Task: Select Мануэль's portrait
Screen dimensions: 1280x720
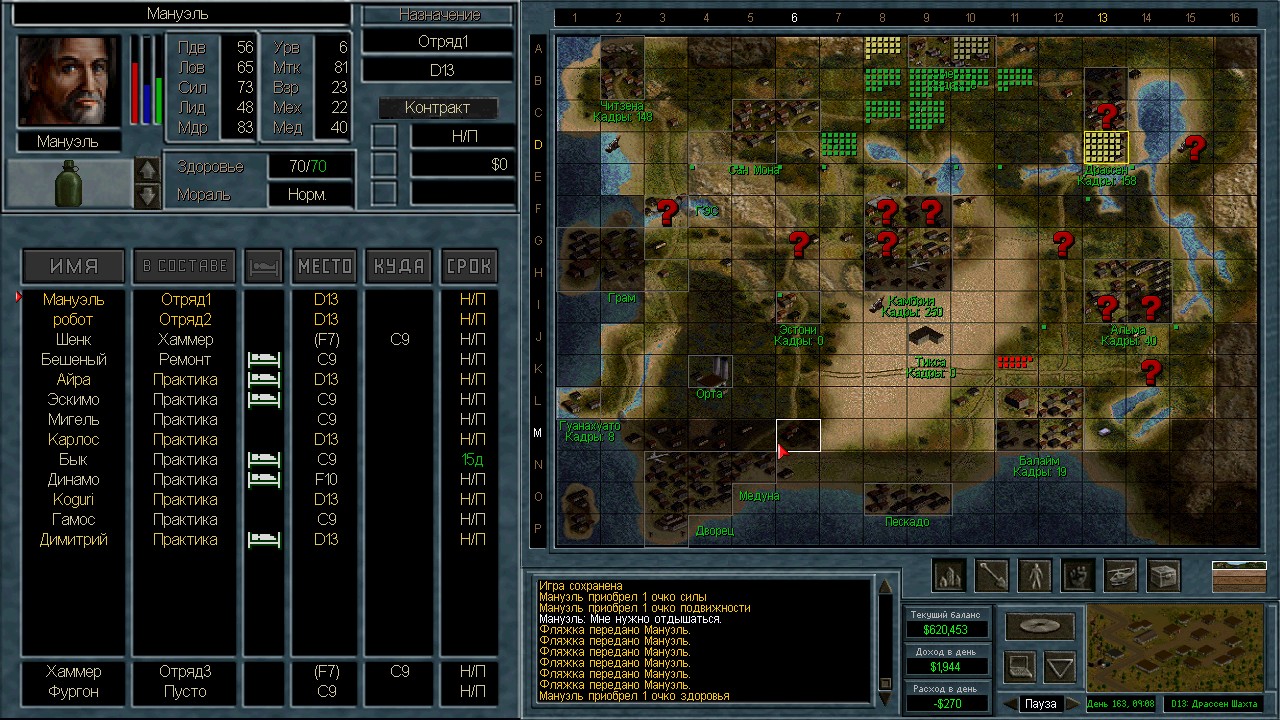Action: click(x=69, y=82)
